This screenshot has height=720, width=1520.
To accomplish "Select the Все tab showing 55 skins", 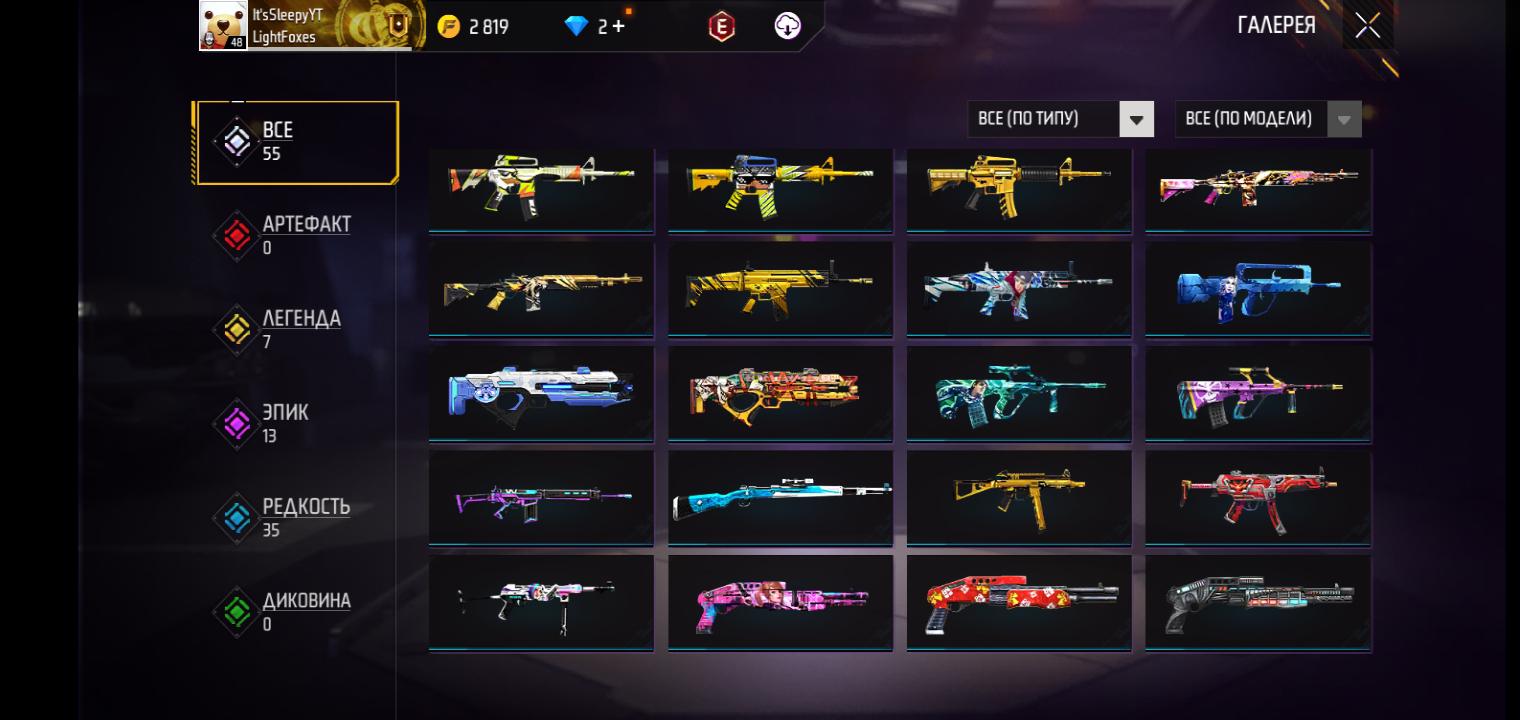I will click(x=297, y=142).
